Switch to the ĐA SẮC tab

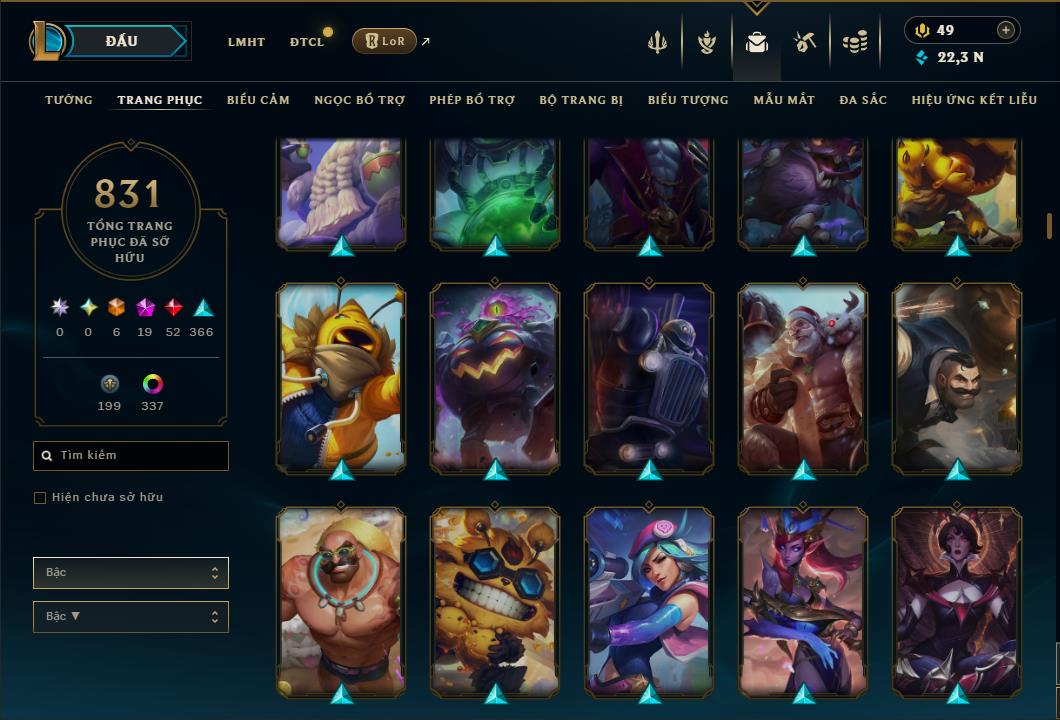pos(863,100)
